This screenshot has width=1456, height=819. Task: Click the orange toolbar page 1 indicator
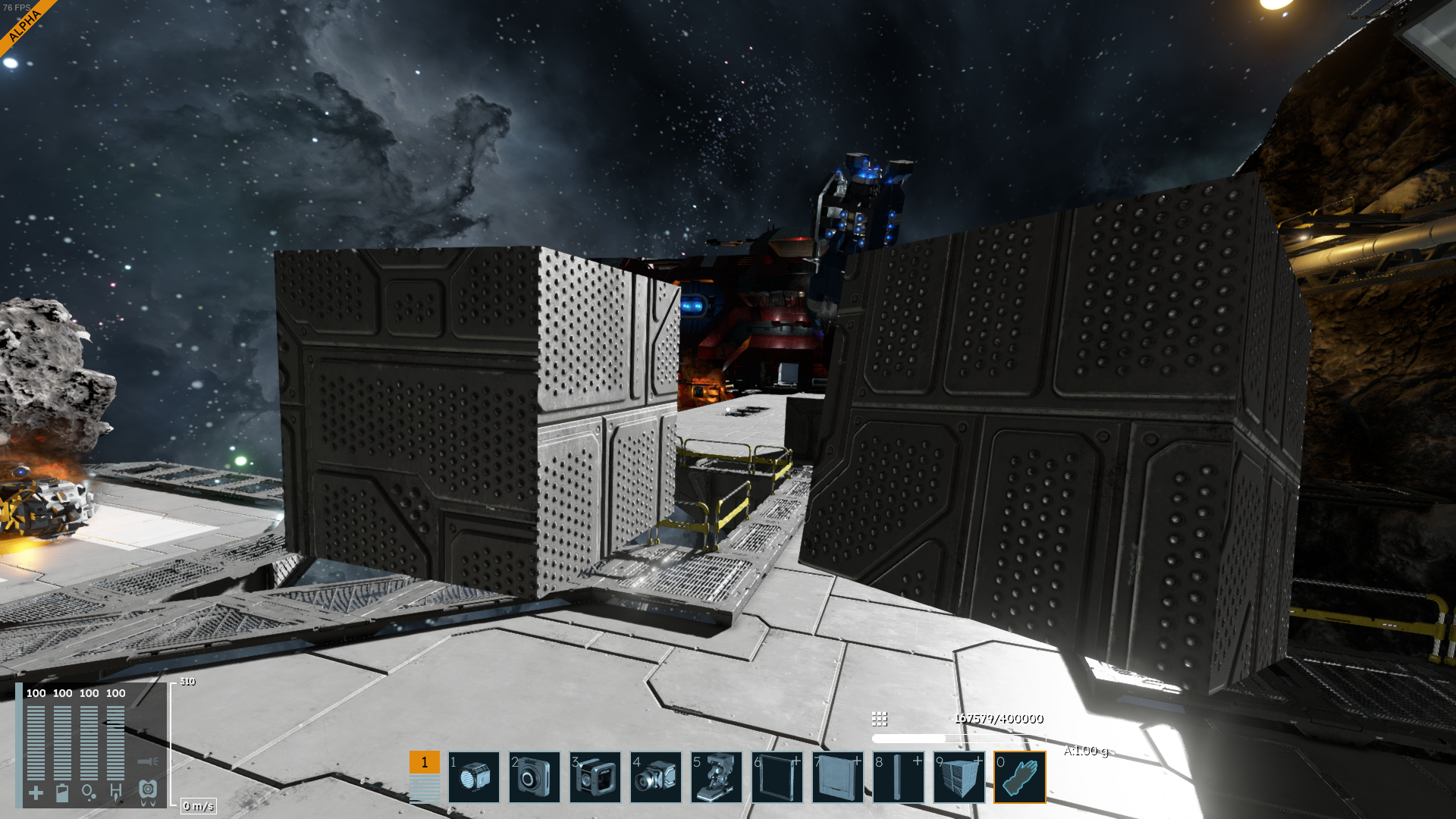(425, 762)
